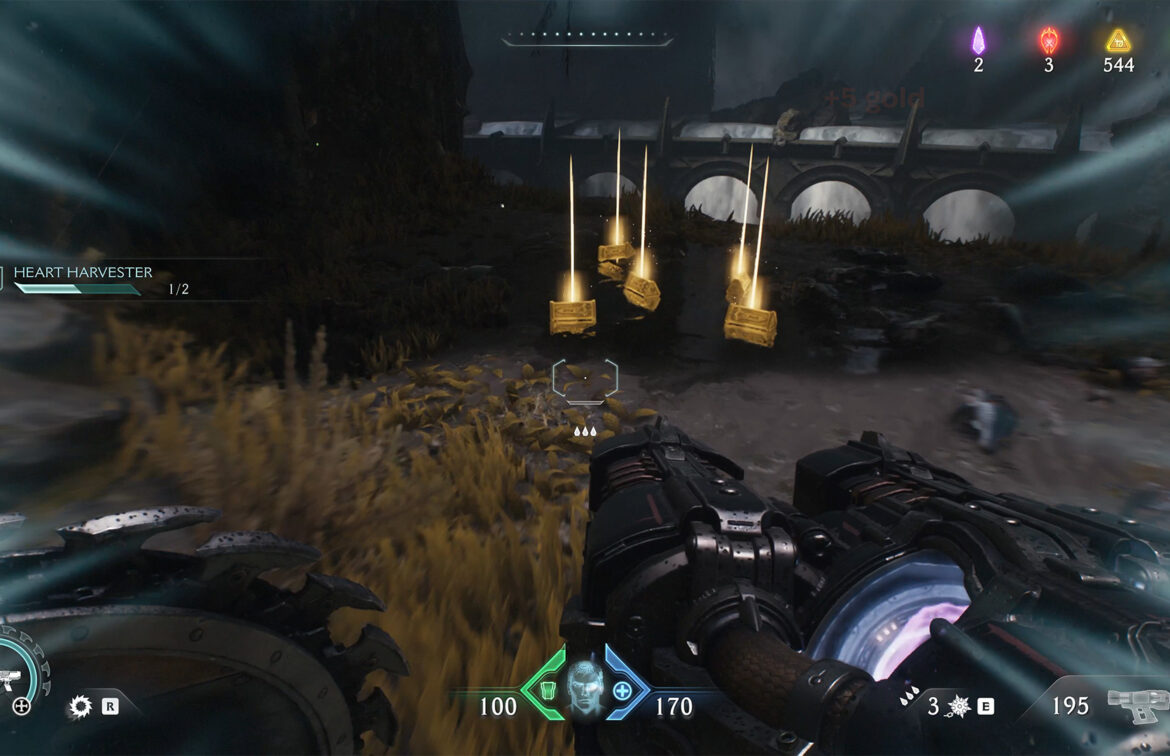Click the purple crystal currency icon

[x=978, y=41]
